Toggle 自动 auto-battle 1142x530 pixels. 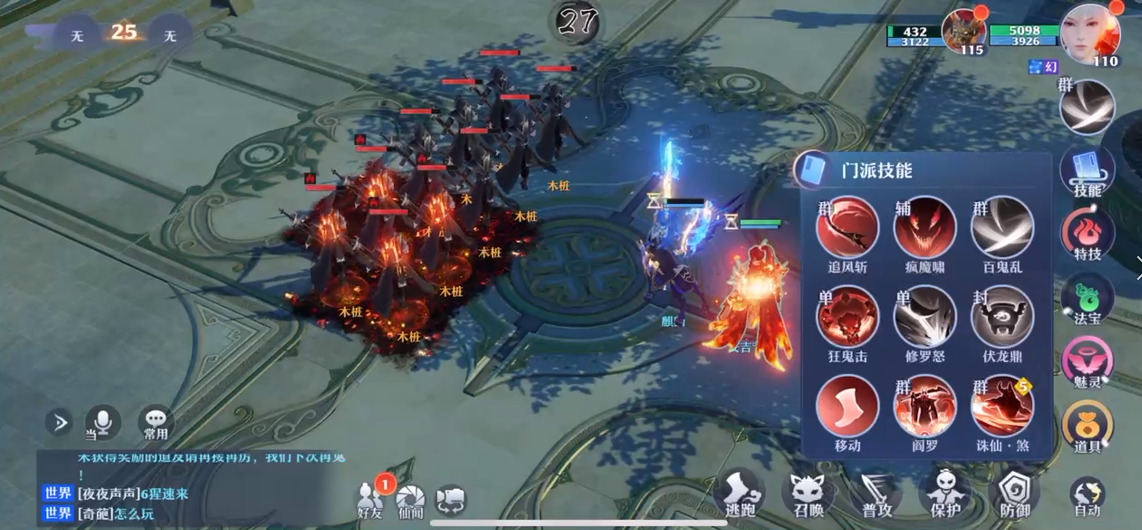point(1087,494)
